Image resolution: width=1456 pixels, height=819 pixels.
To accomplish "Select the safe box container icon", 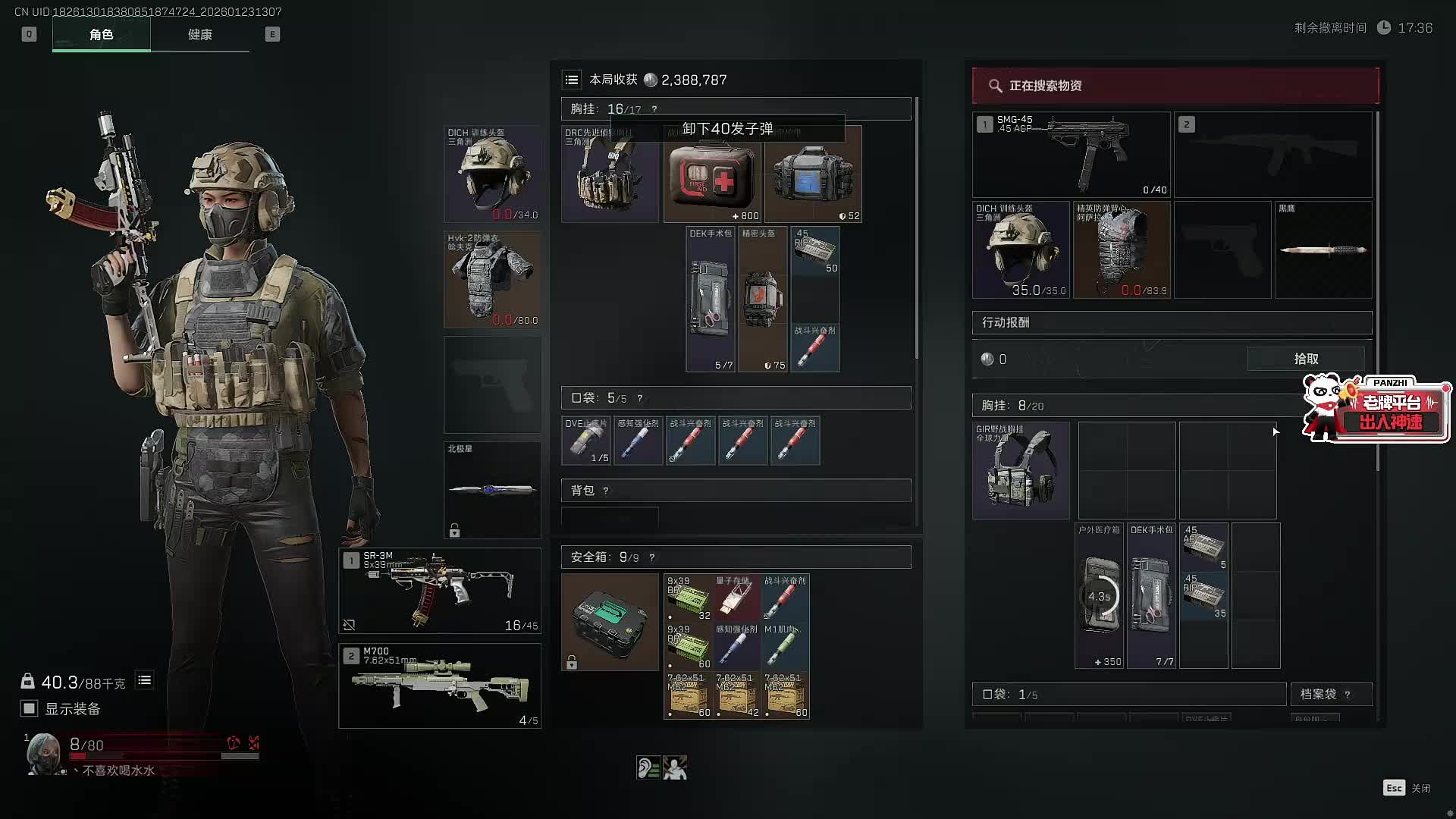I will pos(610,622).
